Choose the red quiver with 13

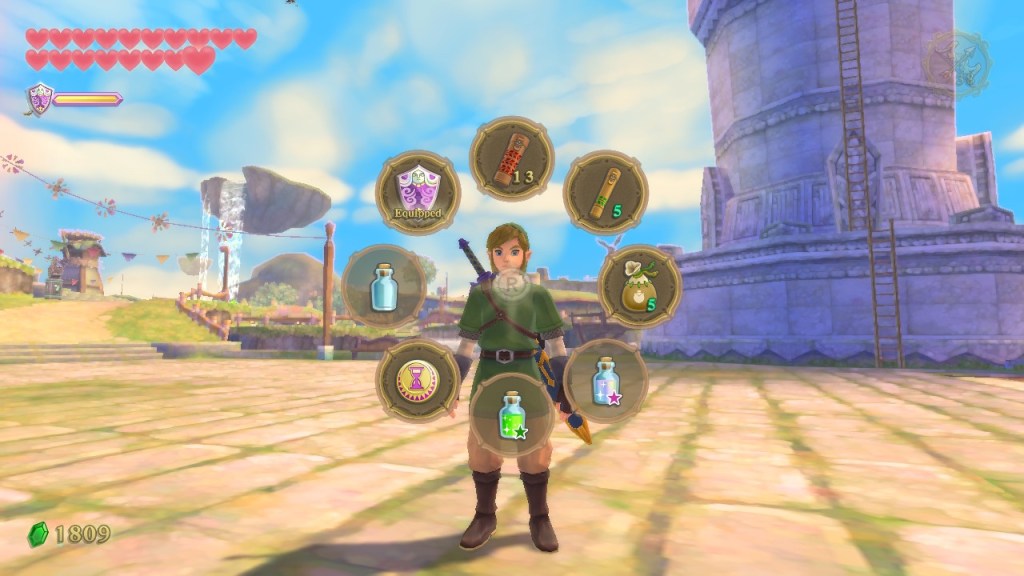(x=512, y=159)
